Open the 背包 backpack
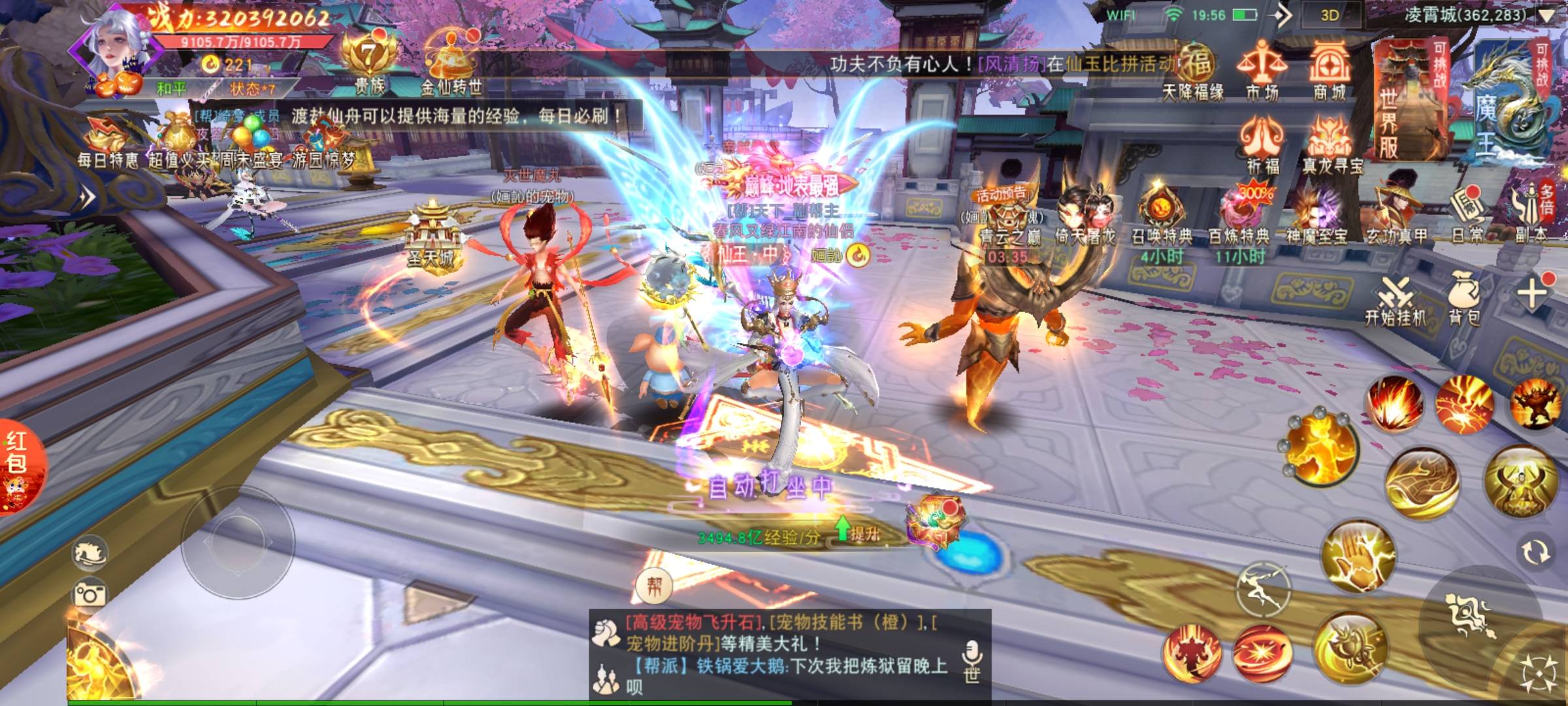Image resolution: width=1568 pixels, height=706 pixels. click(x=1464, y=301)
